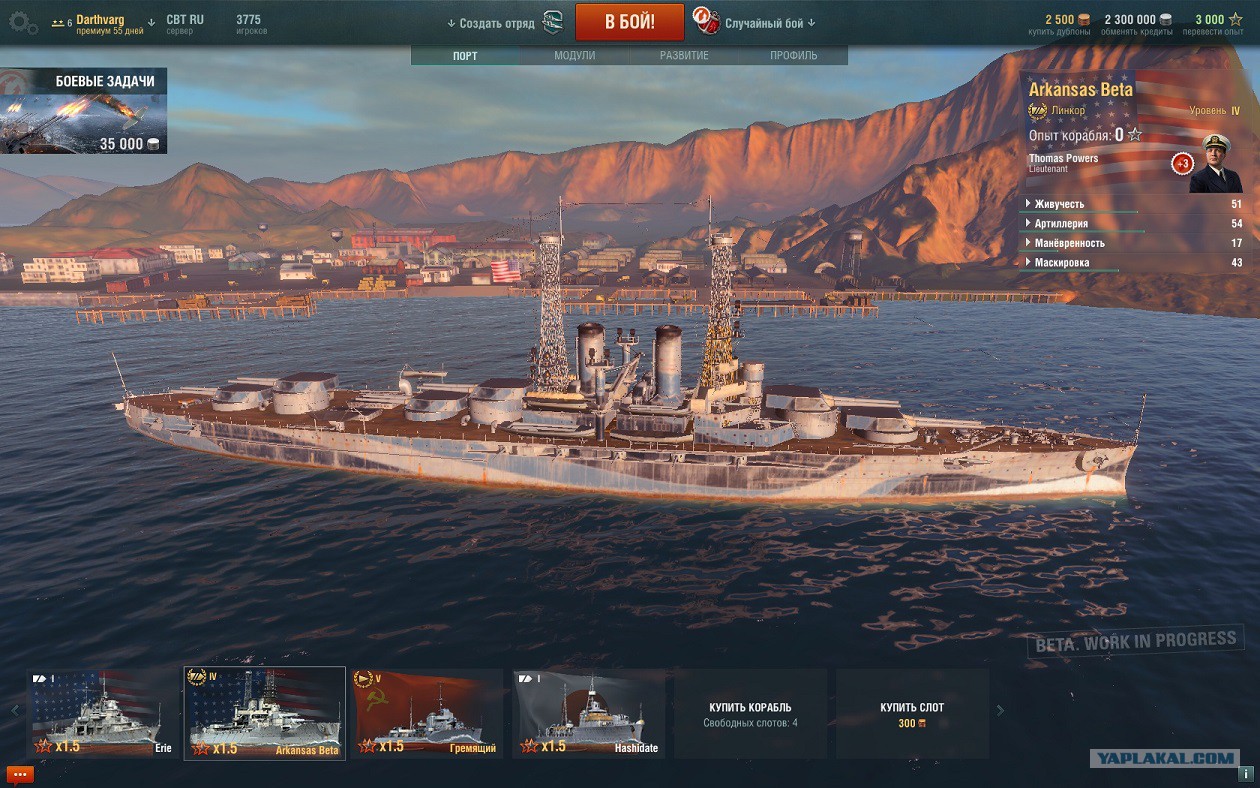This screenshot has height=788, width=1260.
Task: Buy a slot with Купить слот
Action: tap(912, 714)
